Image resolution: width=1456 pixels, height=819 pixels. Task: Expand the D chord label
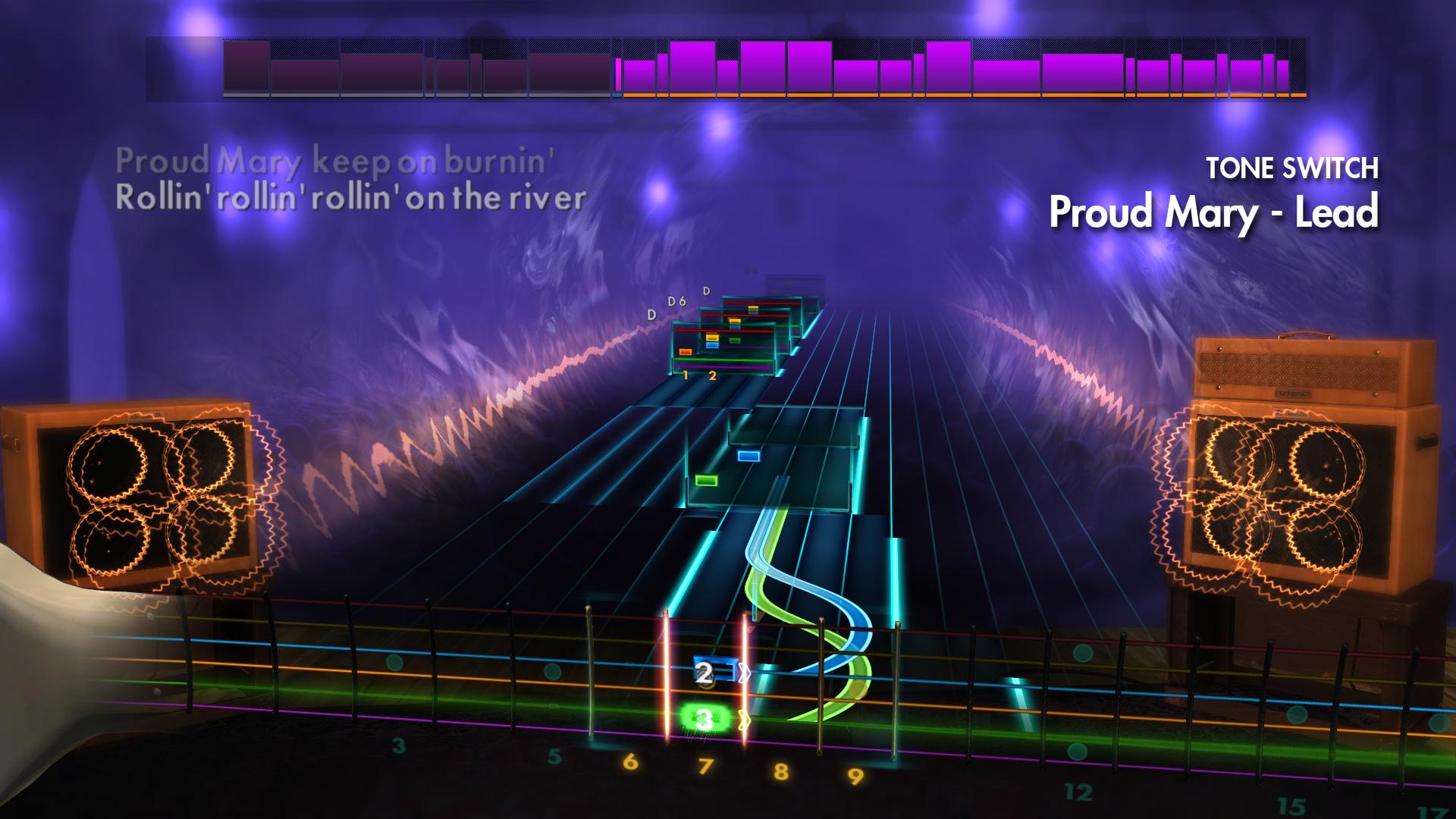(x=651, y=314)
